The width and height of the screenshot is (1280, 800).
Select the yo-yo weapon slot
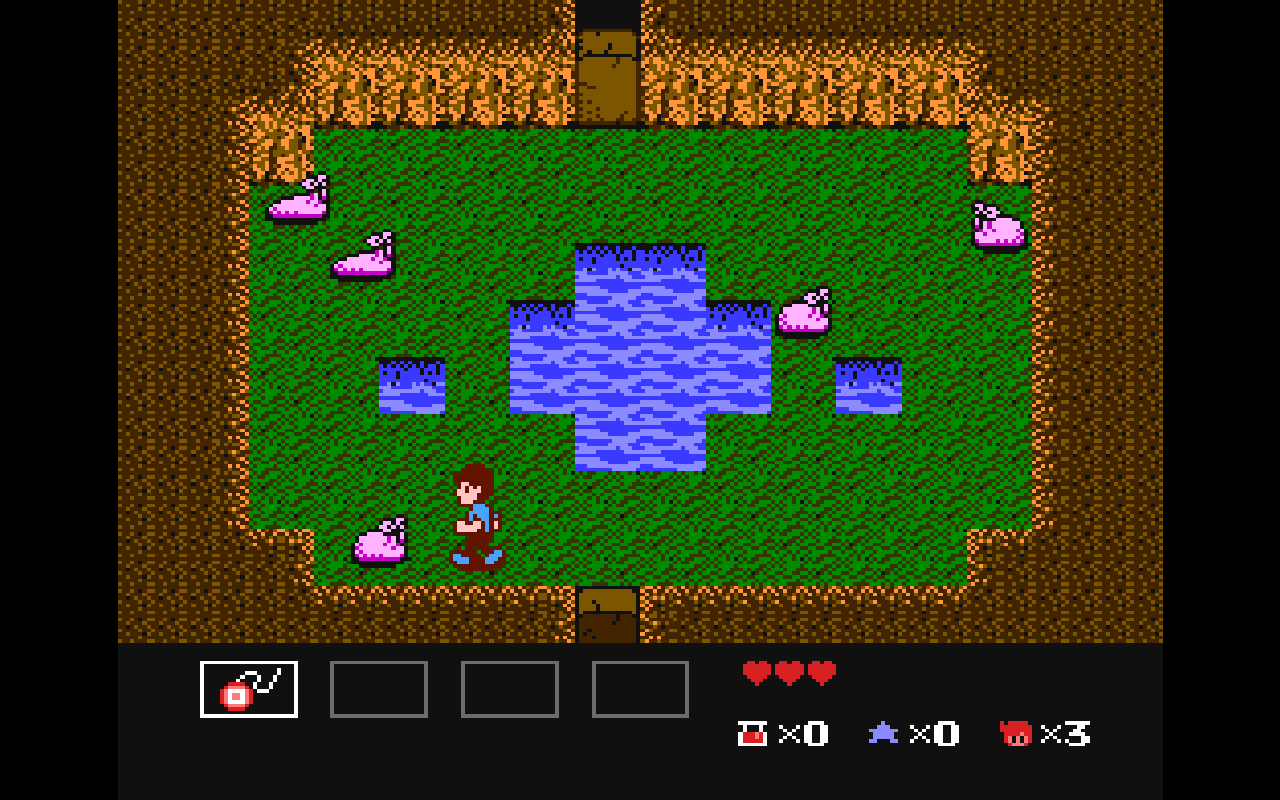pos(249,689)
